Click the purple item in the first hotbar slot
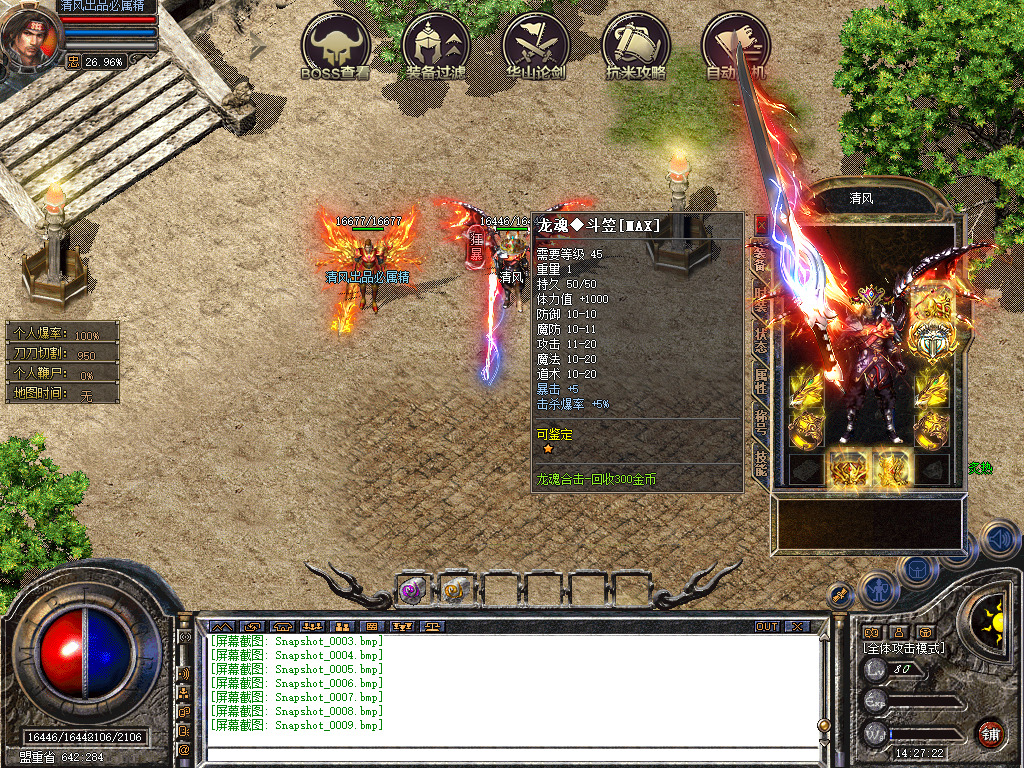Viewport: 1024px width, 768px height. pyautogui.click(x=413, y=590)
